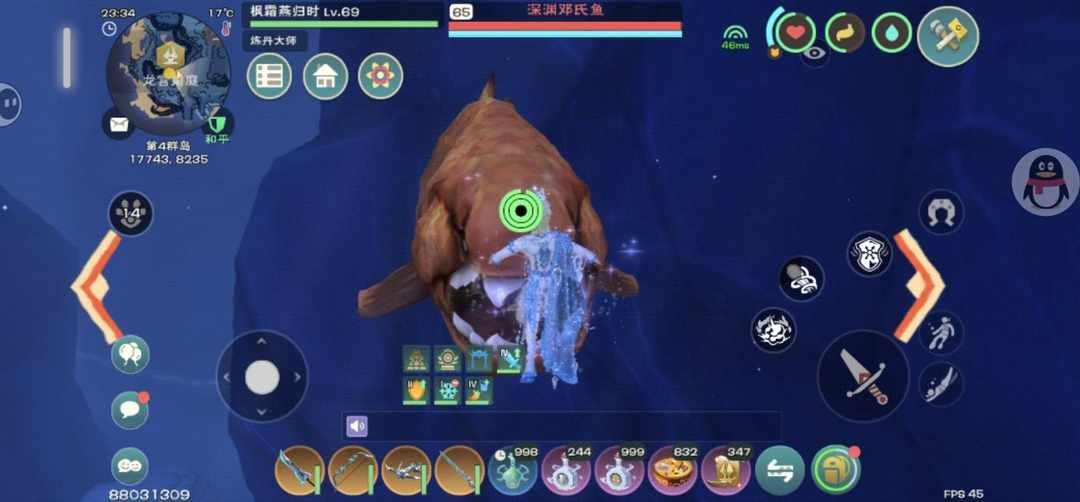Open the mail envelope icon

pyautogui.click(x=118, y=123)
